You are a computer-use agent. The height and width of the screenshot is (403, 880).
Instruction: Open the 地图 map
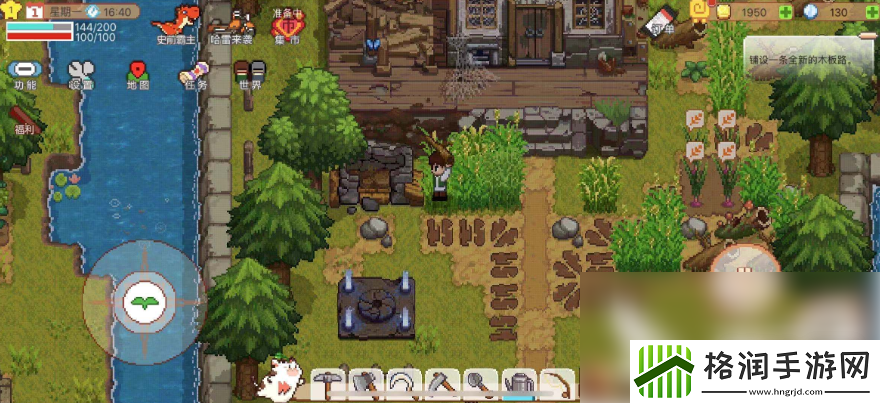click(x=138, y=73)
